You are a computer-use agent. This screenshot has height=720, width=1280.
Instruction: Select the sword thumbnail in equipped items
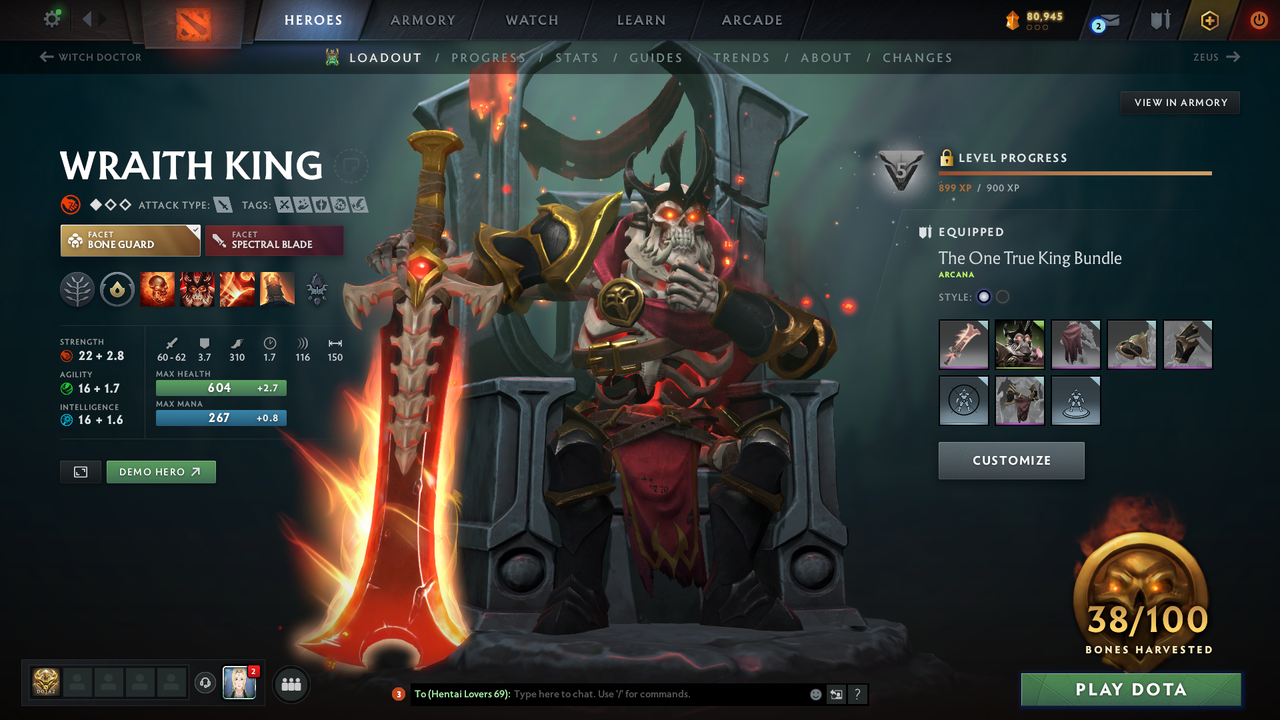pos(963,344)
